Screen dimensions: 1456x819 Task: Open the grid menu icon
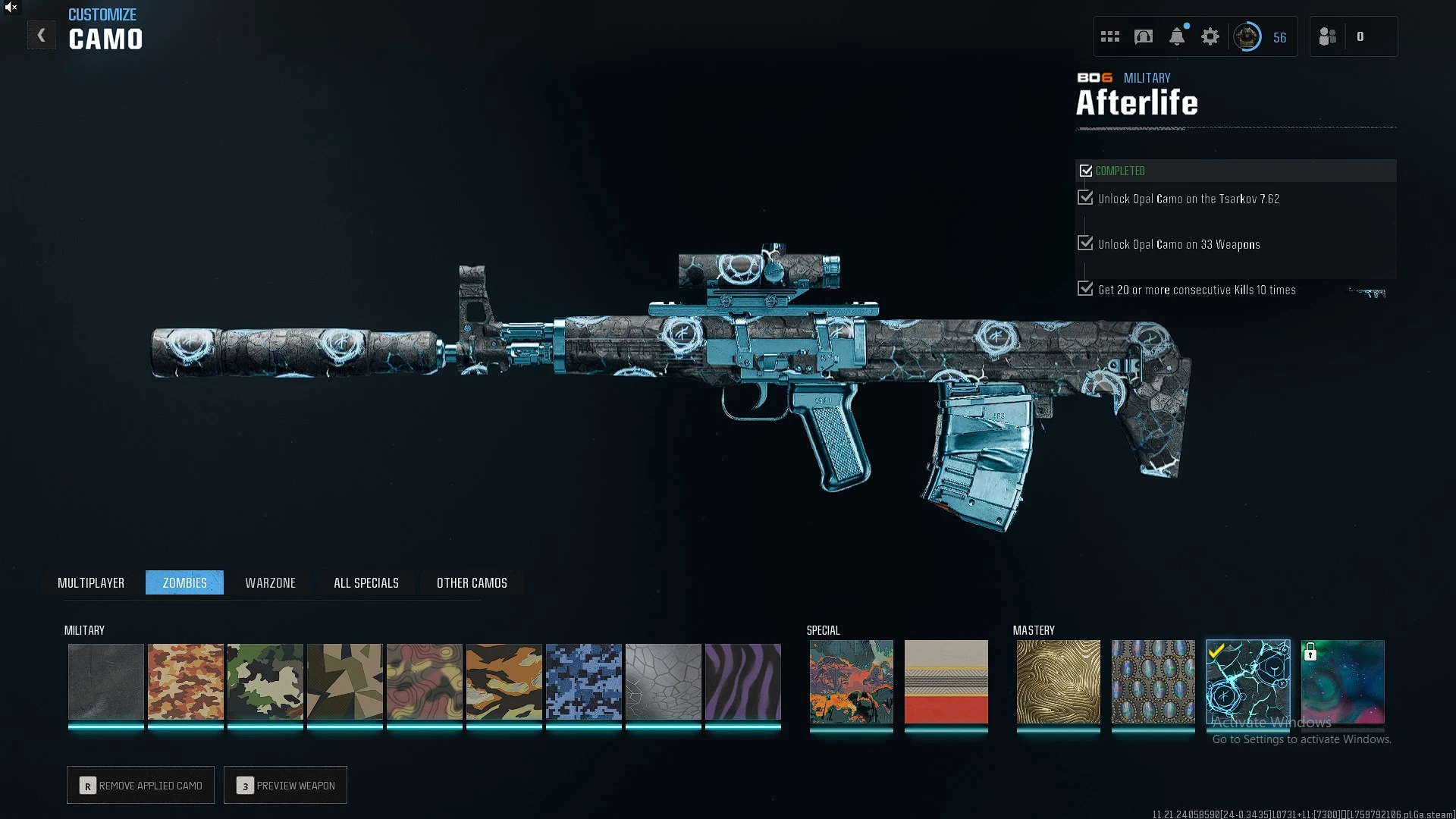tap(1110, 36)
